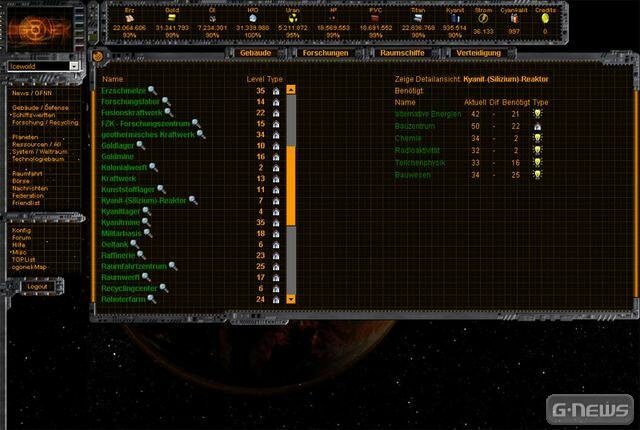Open the Konfig settings link
The image size is (640, 430).
coord(22,230)
